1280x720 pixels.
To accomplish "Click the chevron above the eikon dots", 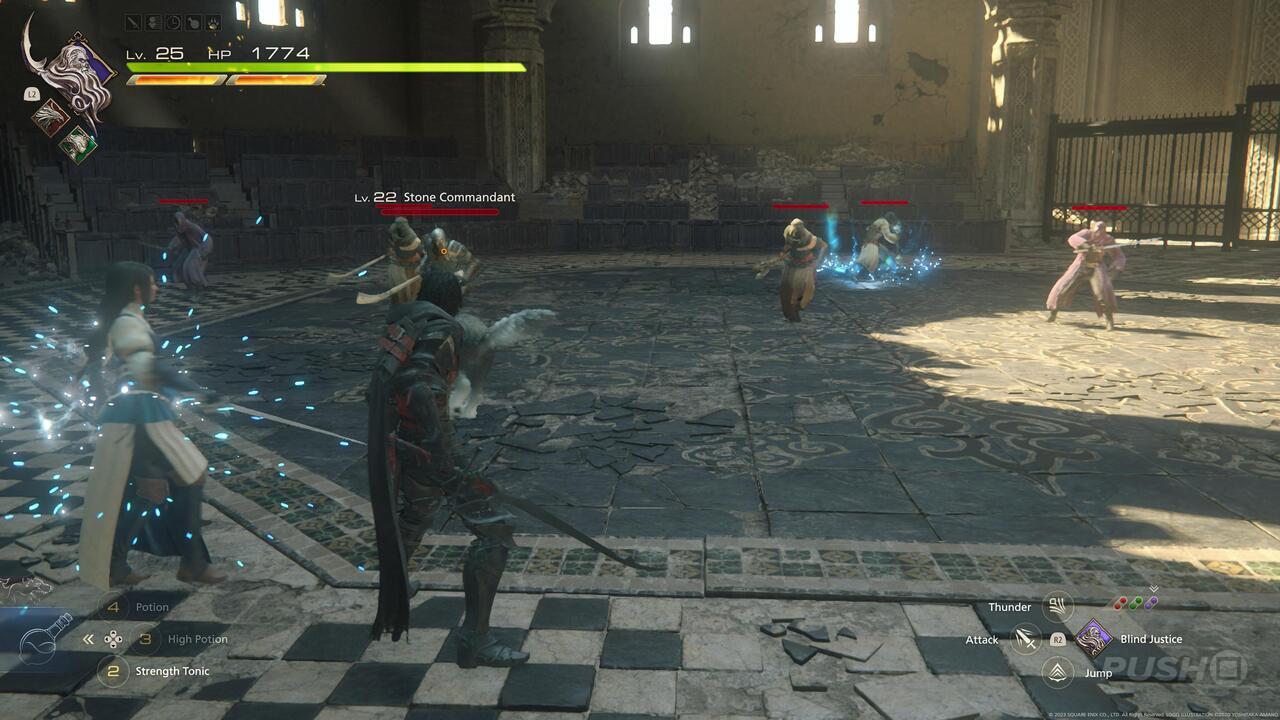I will [x=1152, y=588].
